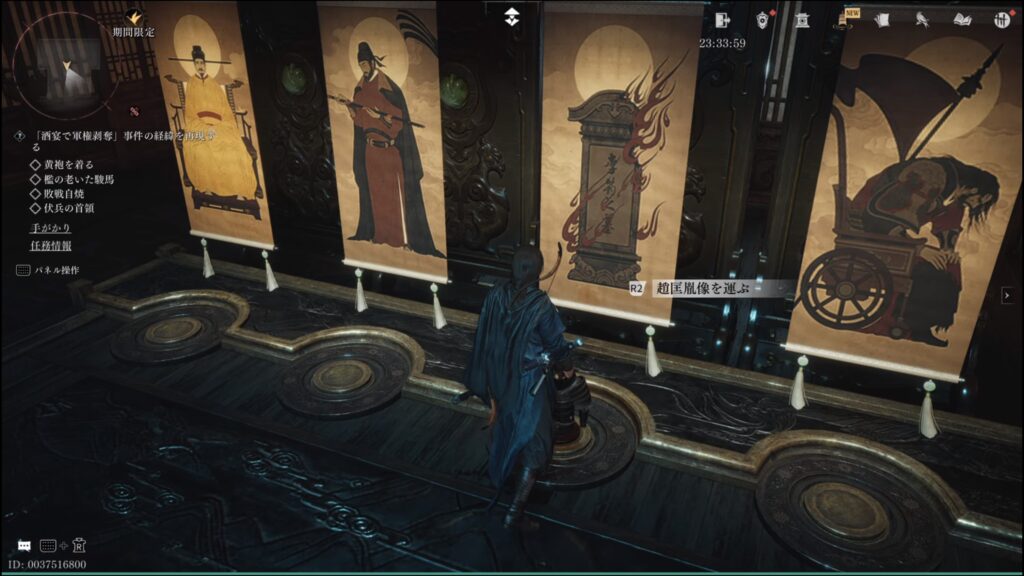Open the icon with red notification dot beside exit
This screenshot has height=576, width=1024.
click(762, 19)
